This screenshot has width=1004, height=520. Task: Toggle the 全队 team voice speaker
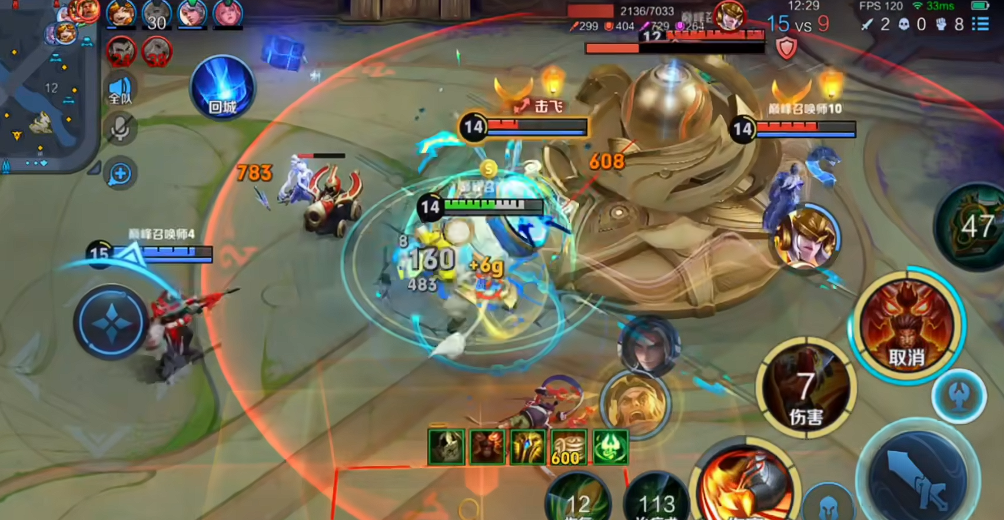click(121, 89)
